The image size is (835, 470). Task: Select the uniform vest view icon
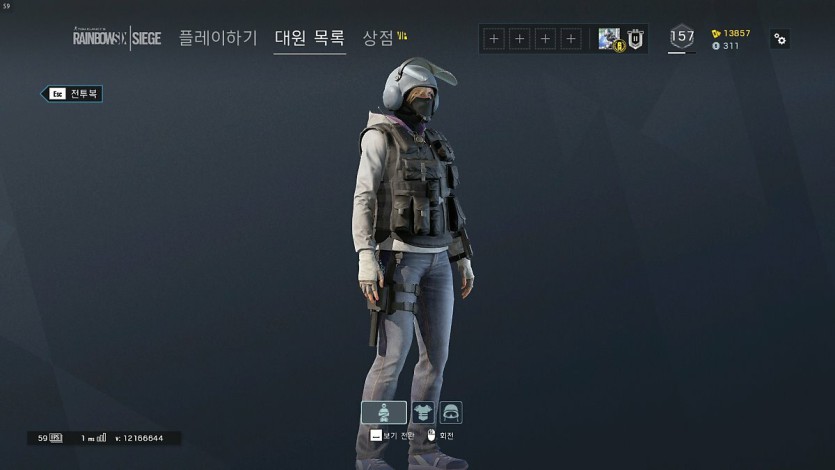tap(423, 412)
